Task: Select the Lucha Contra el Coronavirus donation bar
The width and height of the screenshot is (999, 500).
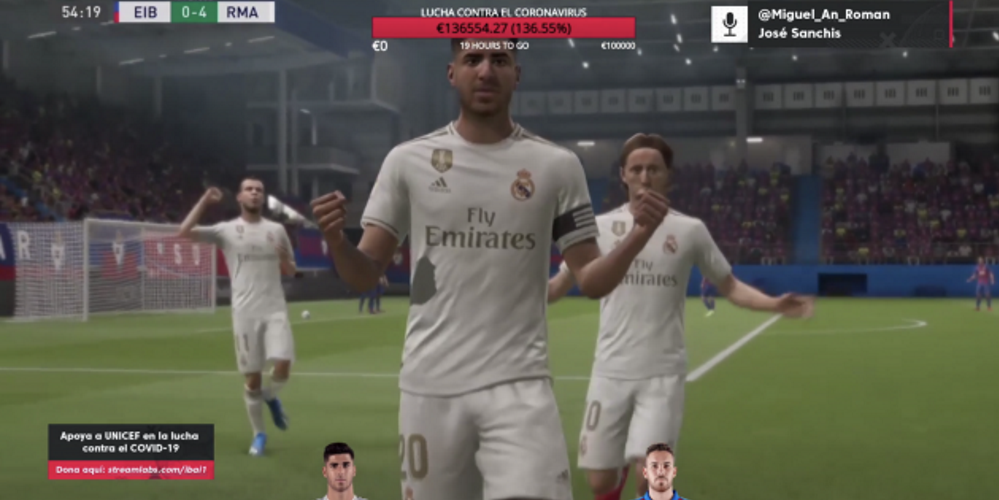Action: pos(503,28)
